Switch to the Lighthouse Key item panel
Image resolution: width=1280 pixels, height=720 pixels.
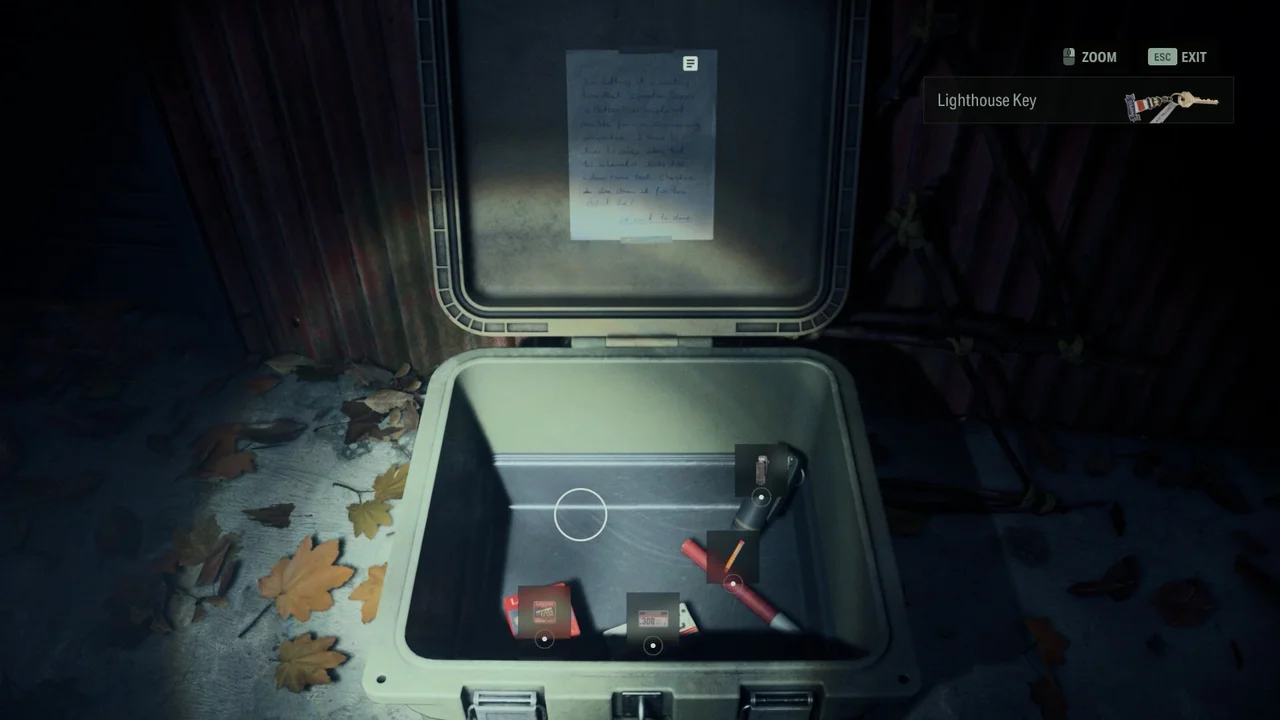[1078, 100]
